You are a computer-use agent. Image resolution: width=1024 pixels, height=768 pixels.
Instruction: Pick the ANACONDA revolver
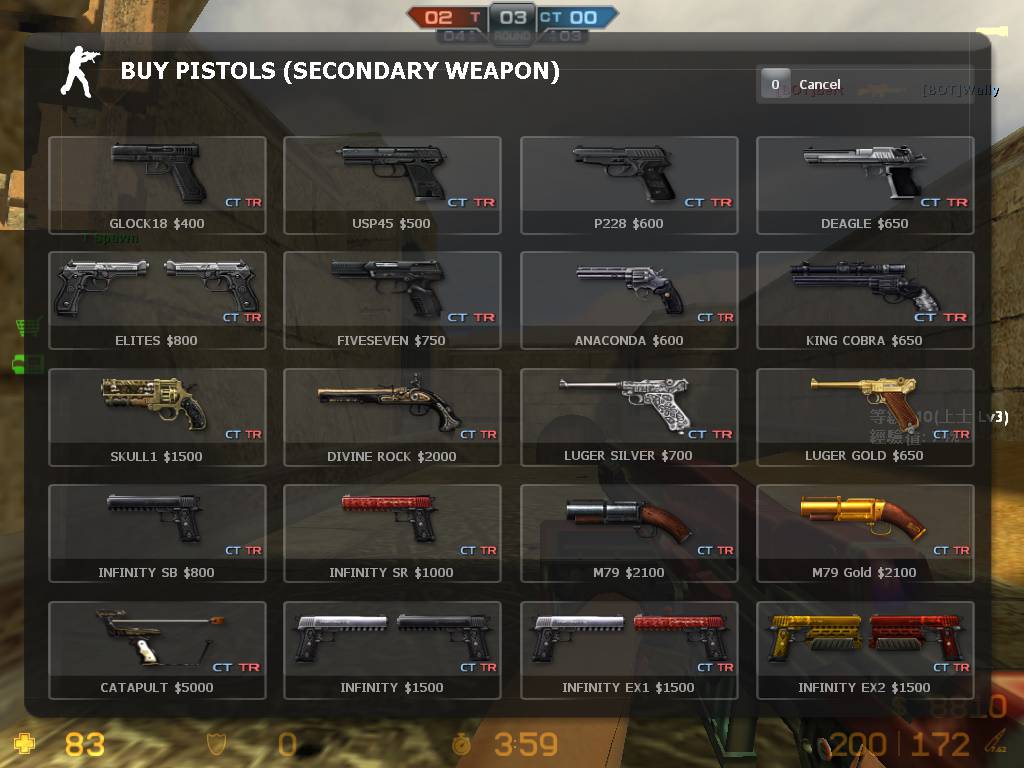pyautogui.click(x=629, y=300)
